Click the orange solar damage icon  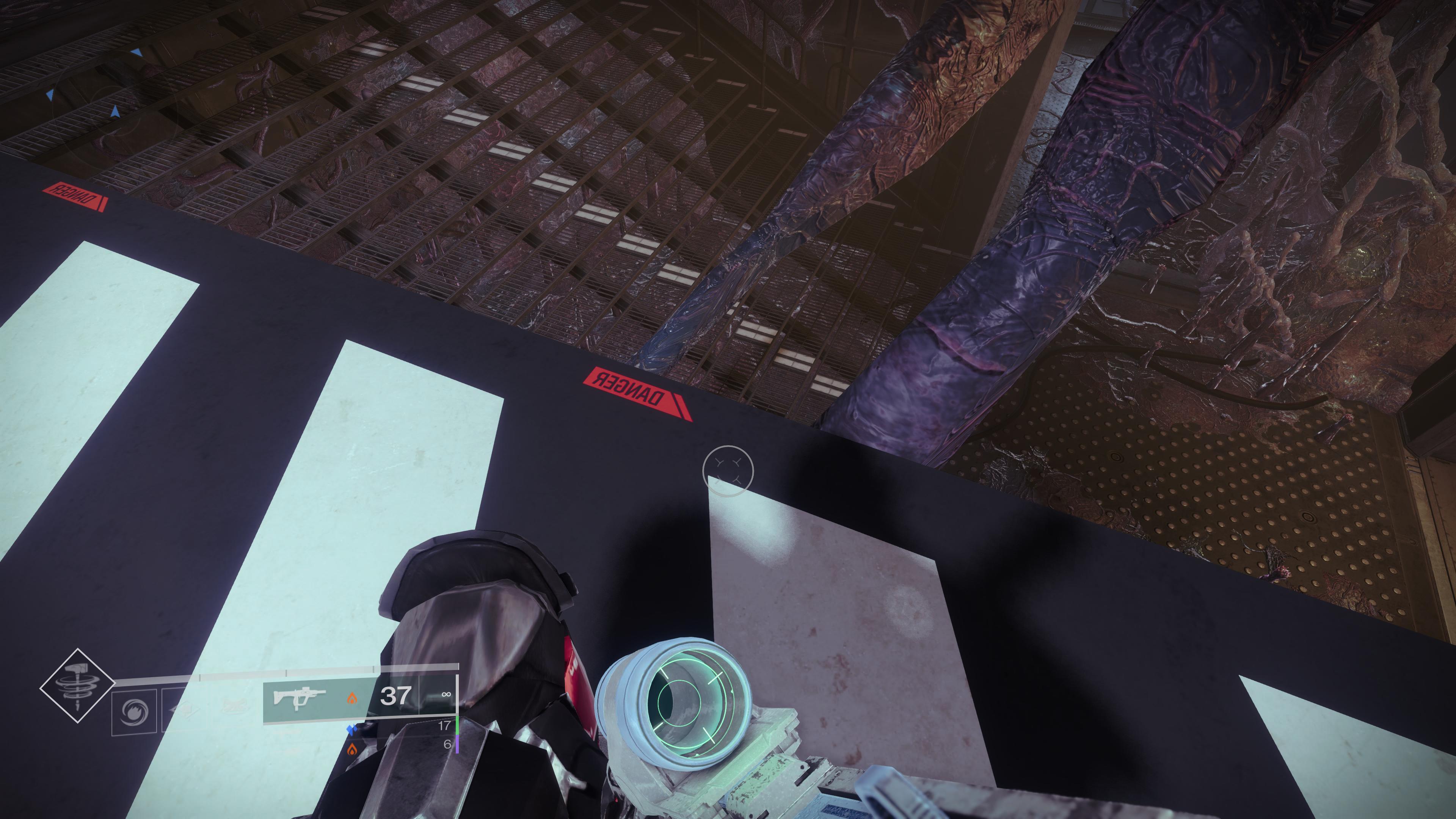pos(354,700)
